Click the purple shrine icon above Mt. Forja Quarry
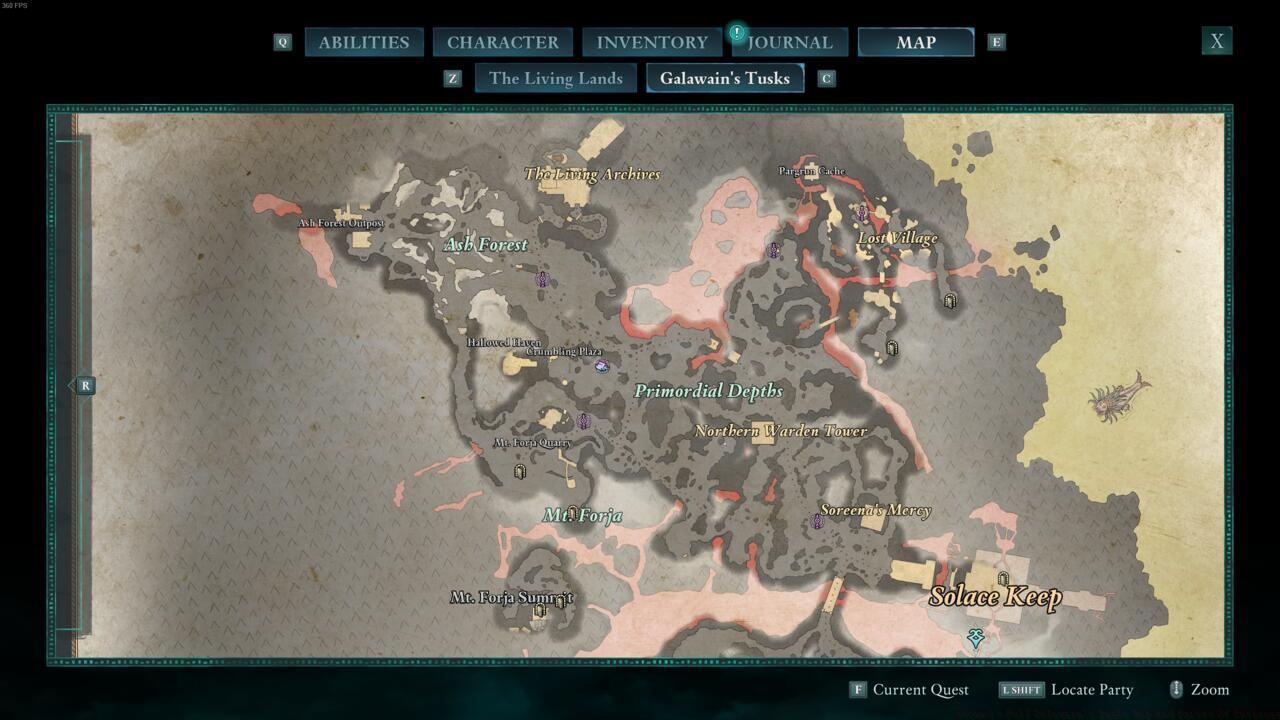Screen dimensions: 1280x720 (583, 420)
